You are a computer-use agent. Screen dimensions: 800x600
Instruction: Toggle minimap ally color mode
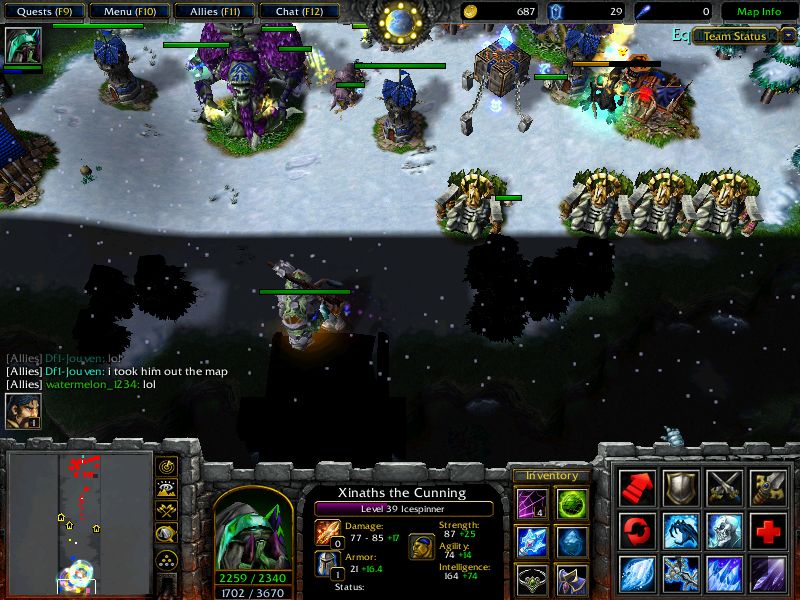[x=167, y=510]
